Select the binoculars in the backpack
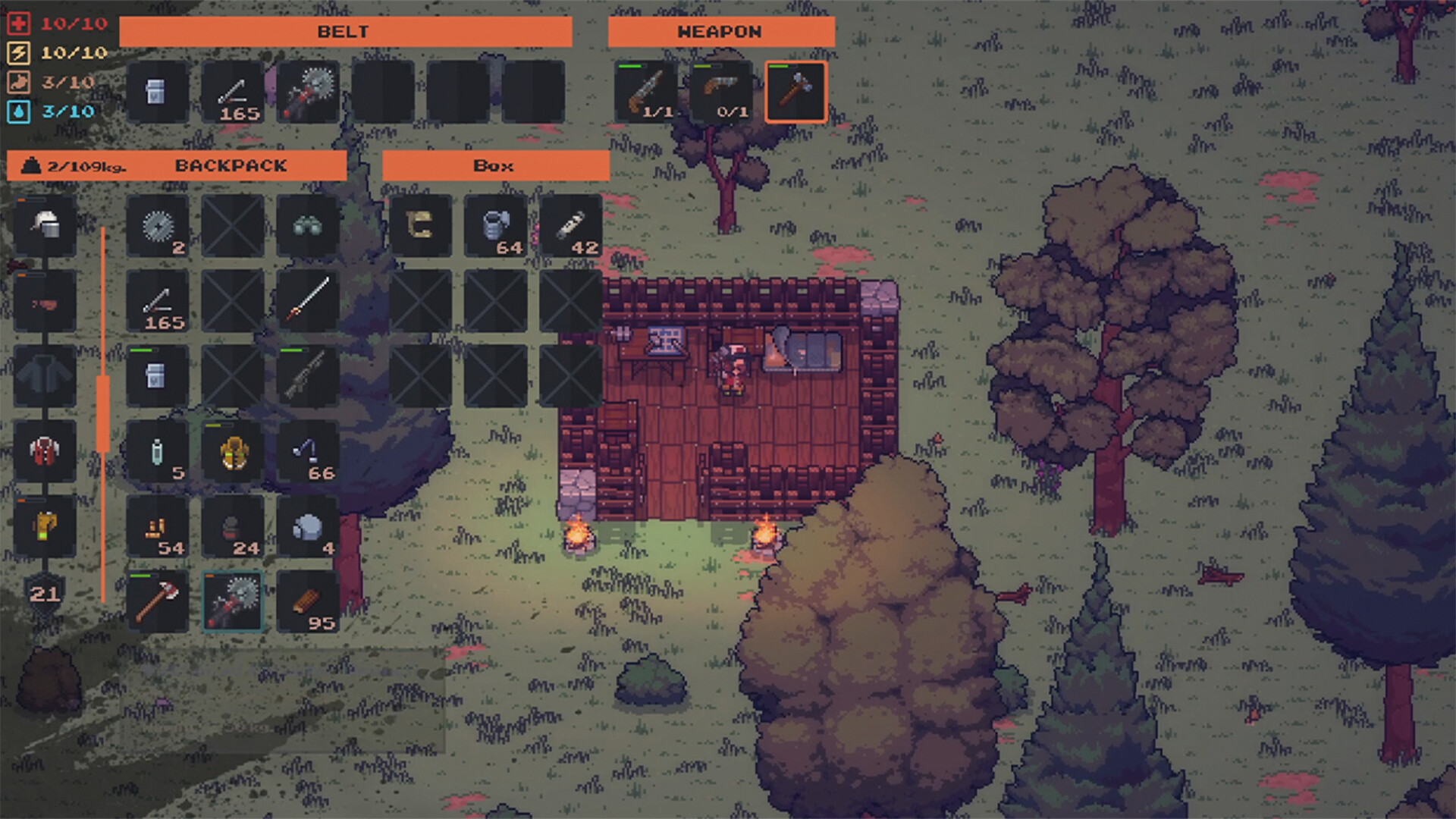Image resolution: width=1456 pixels, height=819 pixels. click(x=308, y=224)
